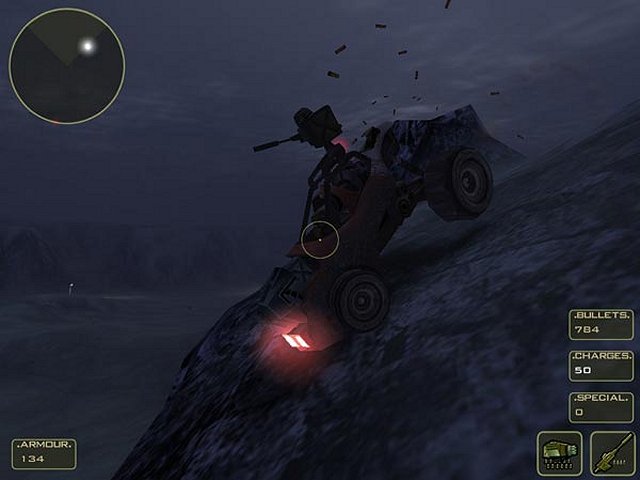Click the circular radar minimap
Screen dimensions: 640x480
point(66,65)
